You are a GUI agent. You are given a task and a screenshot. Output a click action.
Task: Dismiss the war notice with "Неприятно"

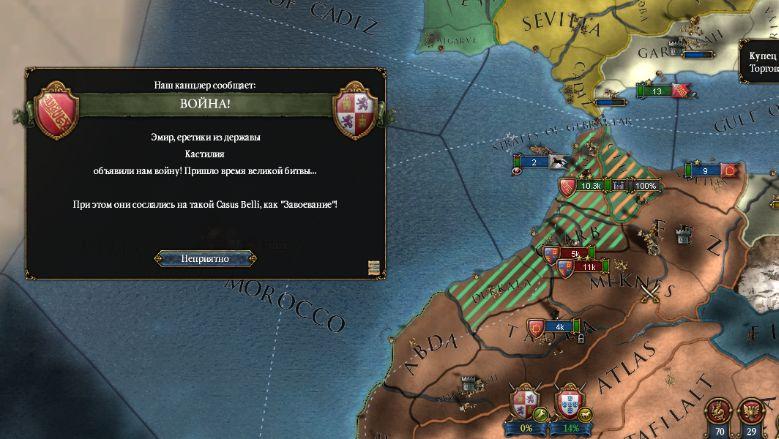205,258
